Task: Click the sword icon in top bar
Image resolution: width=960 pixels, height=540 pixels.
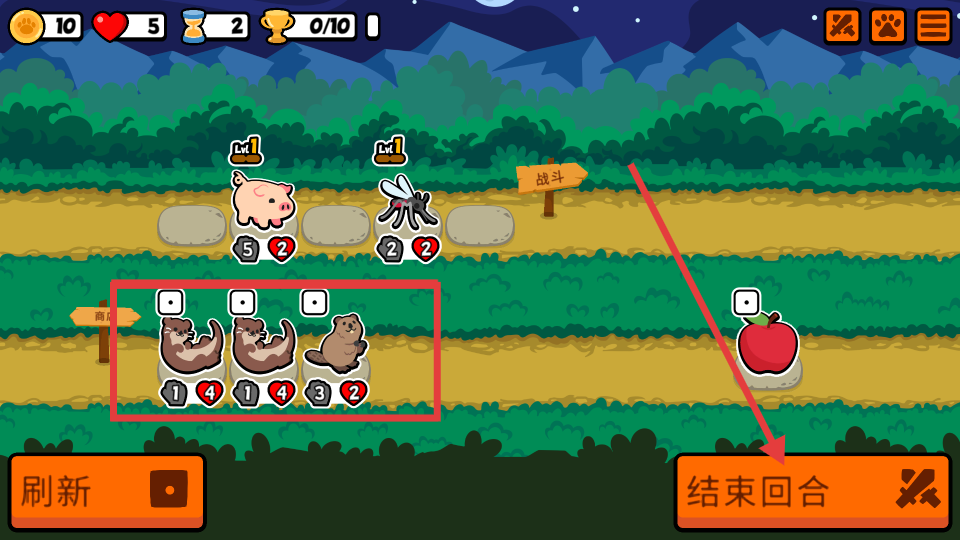Action: (x=842, y=26)
